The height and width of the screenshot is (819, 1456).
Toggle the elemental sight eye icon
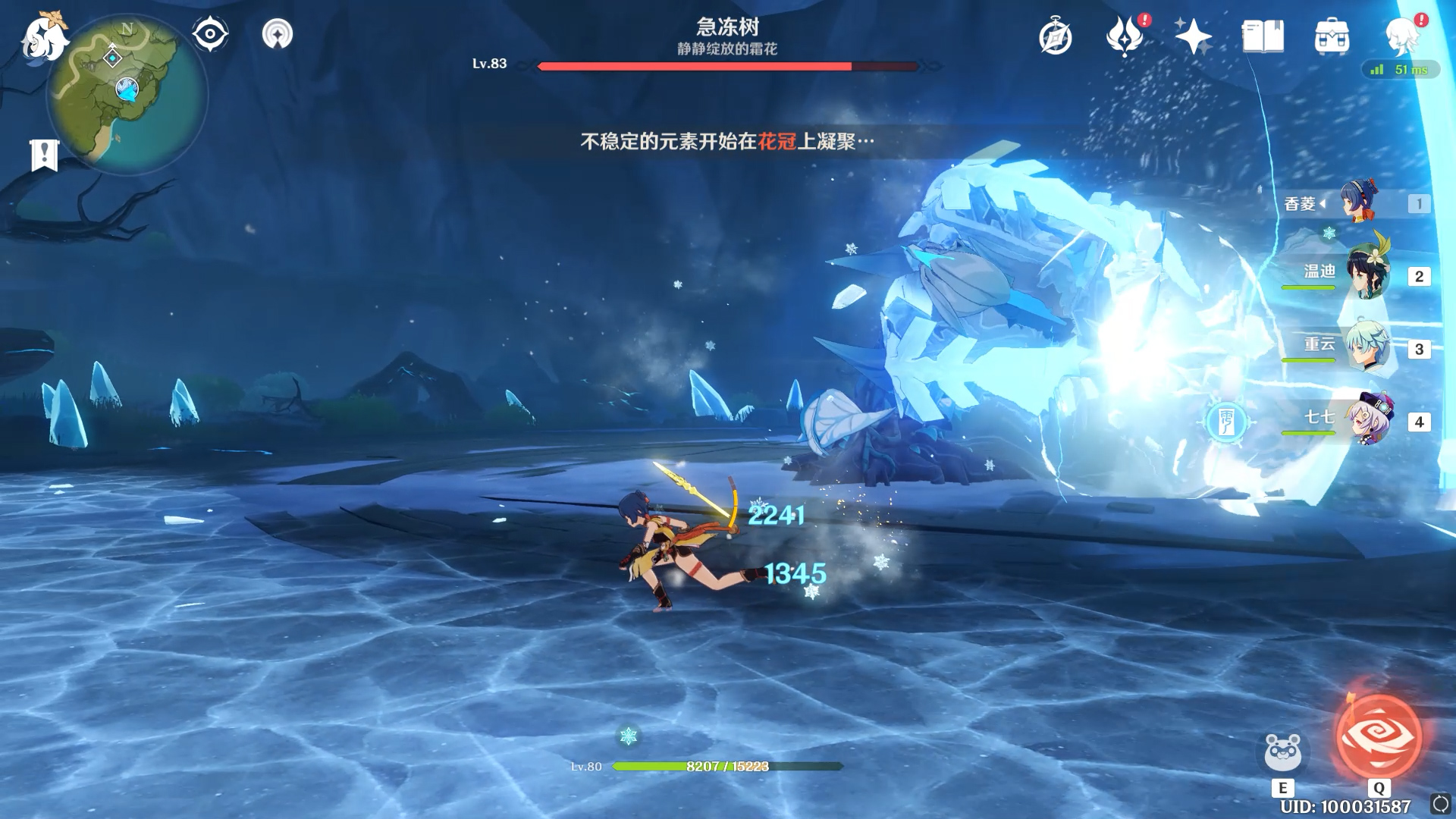(x=210, y=34)
